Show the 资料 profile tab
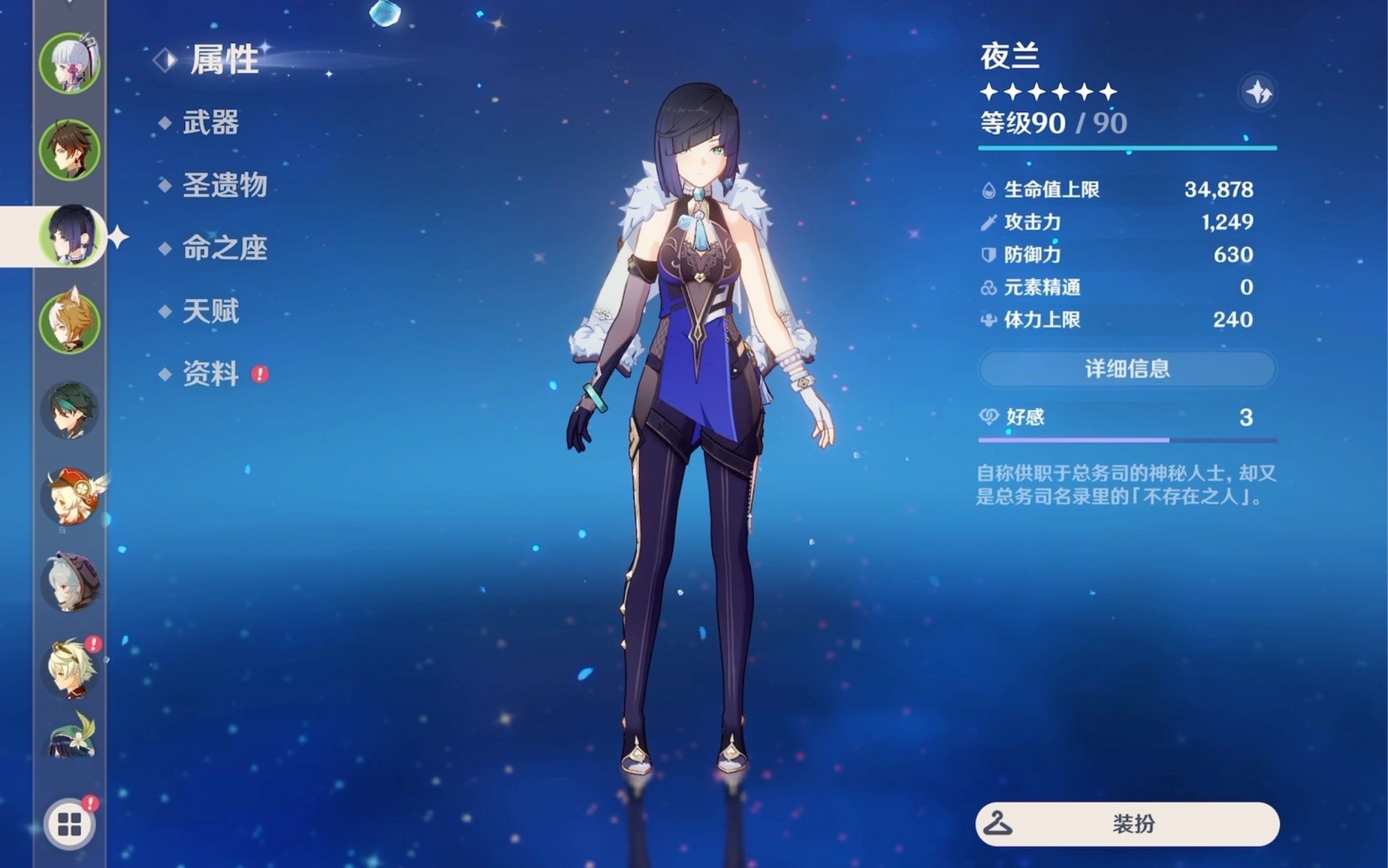This screenshot has width=1388, height=868. pyautogui.click(x=210, y=375)
